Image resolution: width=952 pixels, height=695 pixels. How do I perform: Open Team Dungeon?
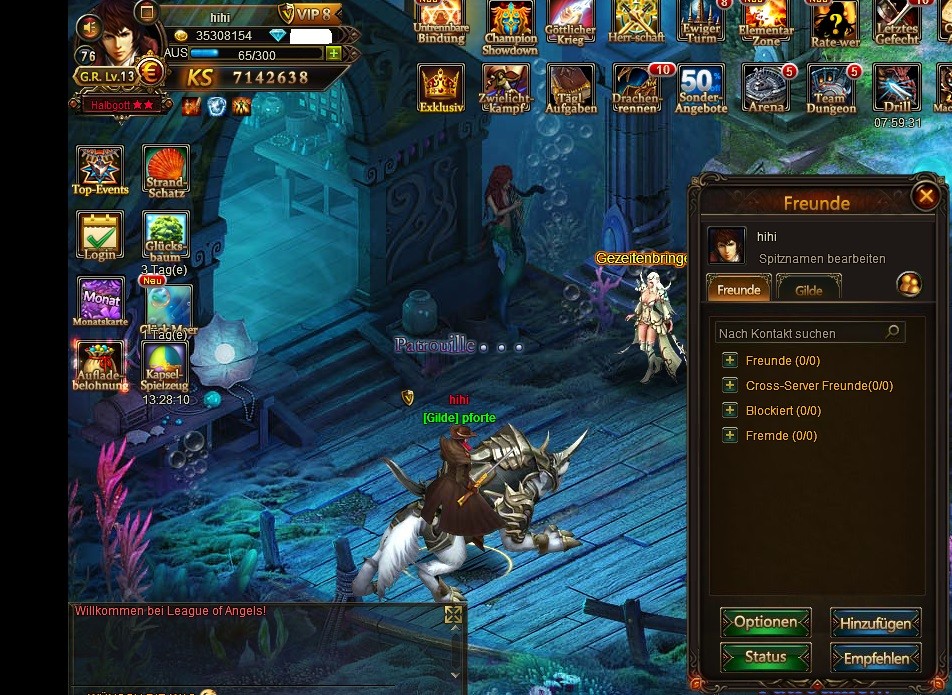[831, 89]
